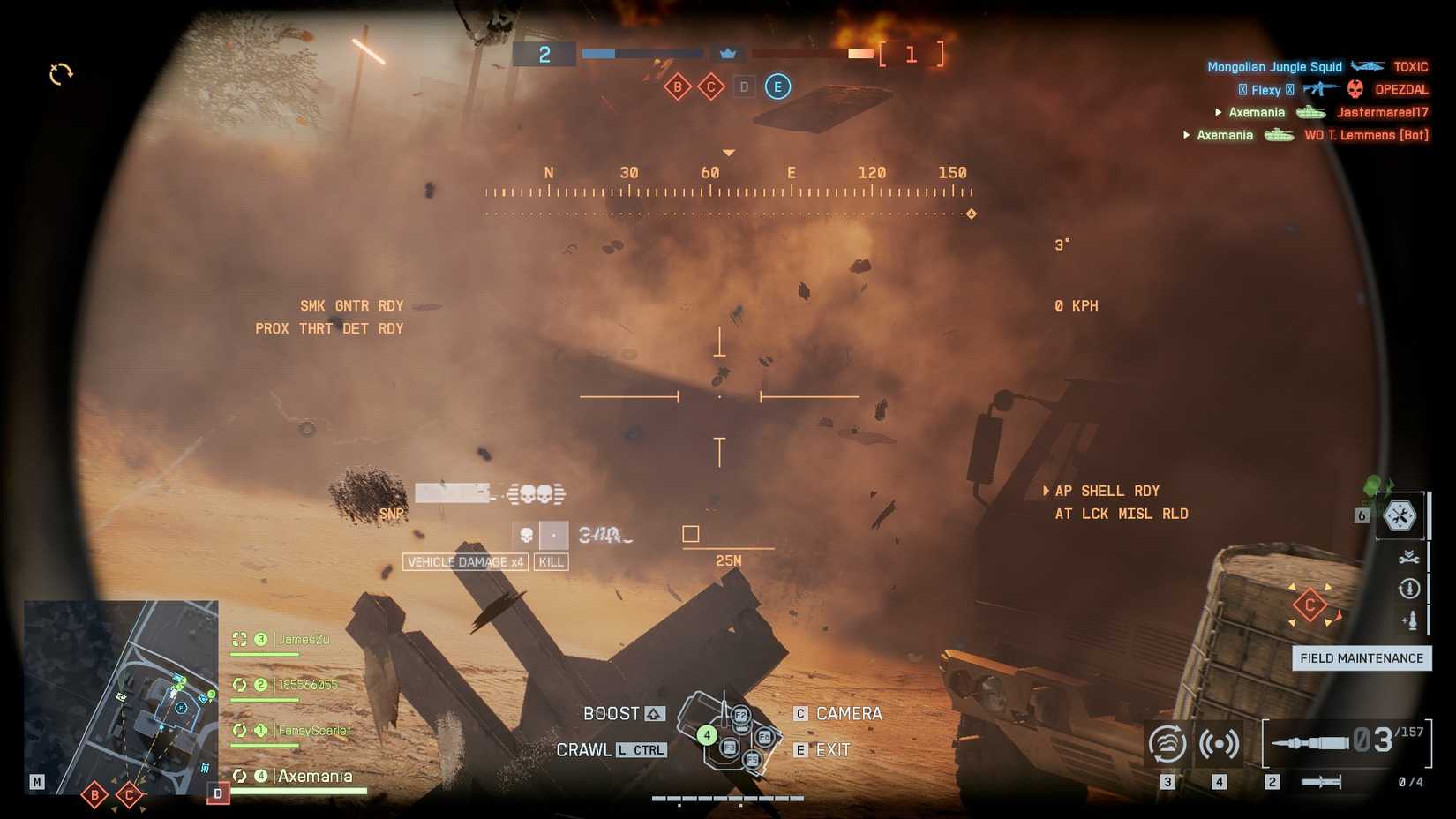Click the self-repair wrench icon below Field Maintenance
This screenshot has width=1456, height=819.
tap(1410, 556)
